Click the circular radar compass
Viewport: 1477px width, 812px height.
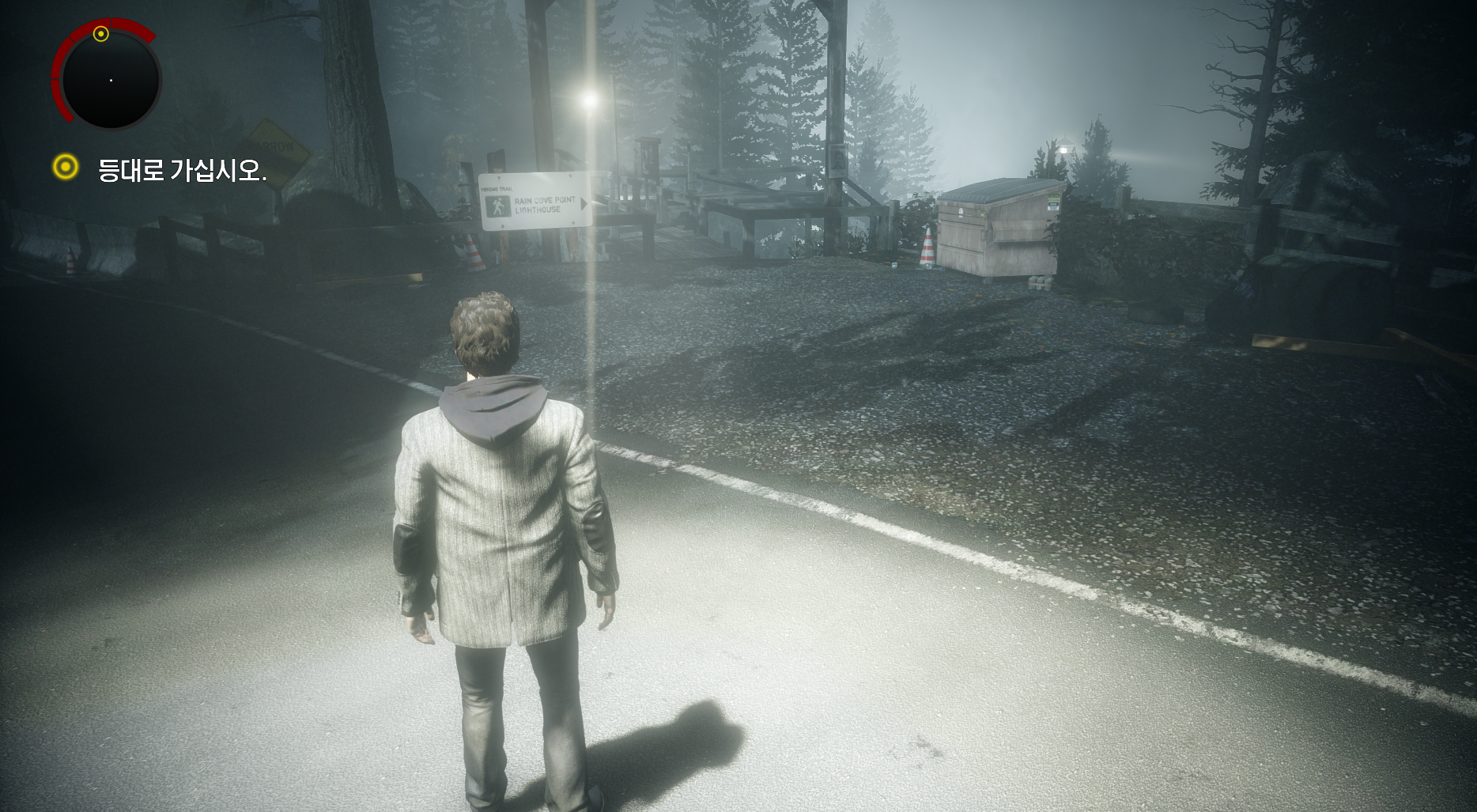pyautogui.click(x=111, y=80)
